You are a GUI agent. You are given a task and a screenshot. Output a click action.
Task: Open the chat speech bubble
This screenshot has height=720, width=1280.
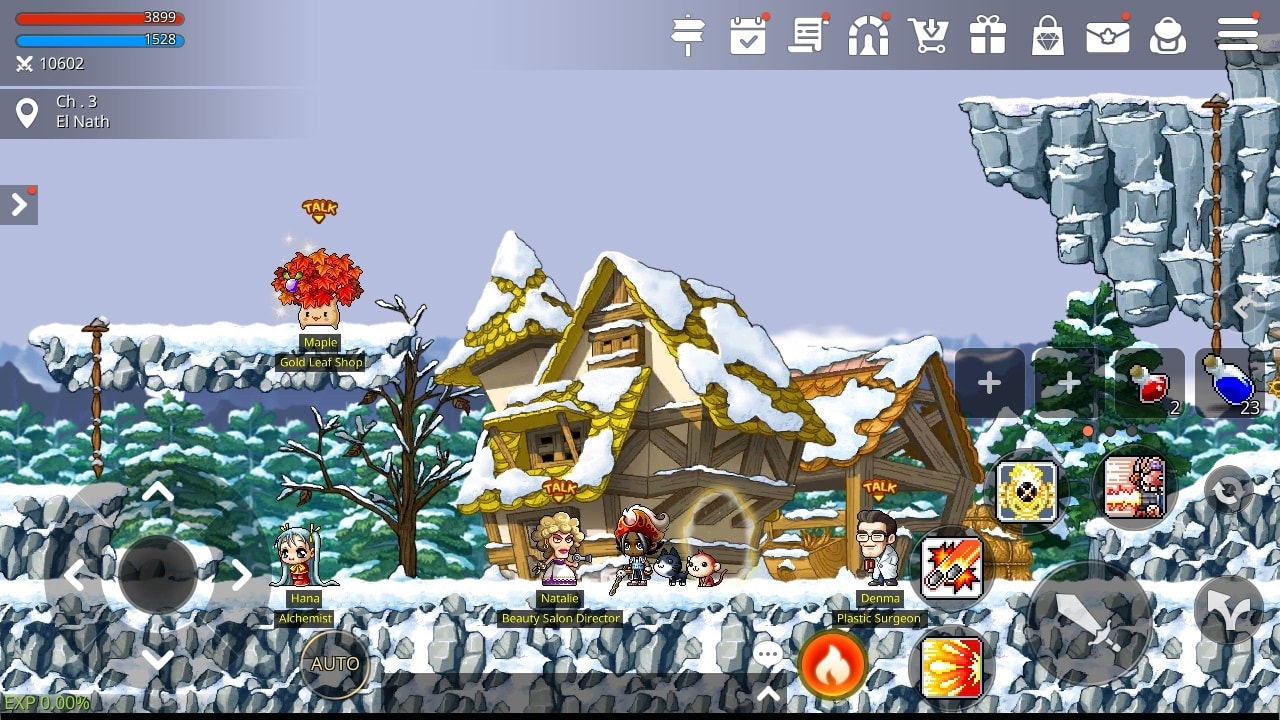768,656
